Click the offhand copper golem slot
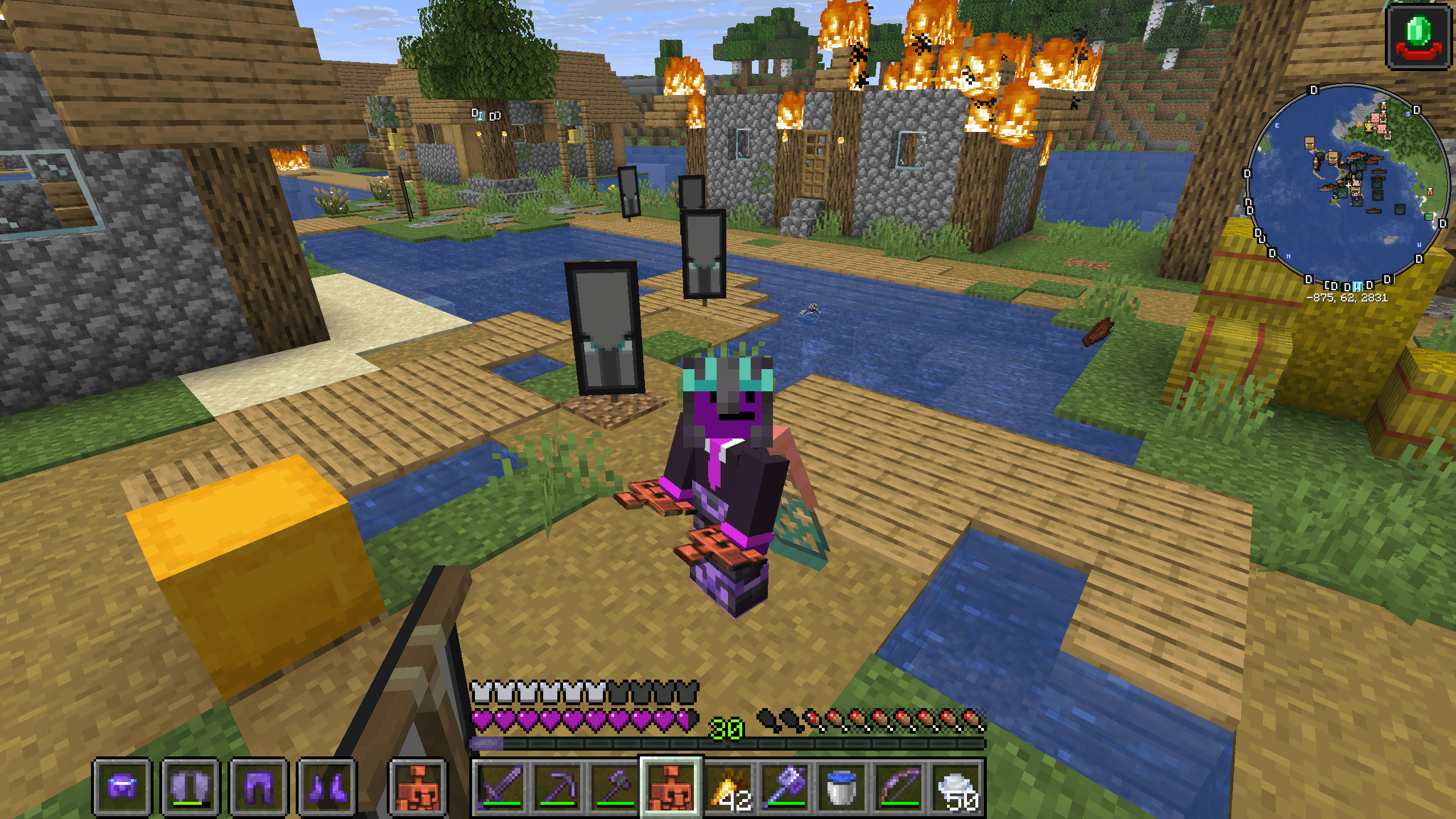1456x819 pixels. coord(419,787)
